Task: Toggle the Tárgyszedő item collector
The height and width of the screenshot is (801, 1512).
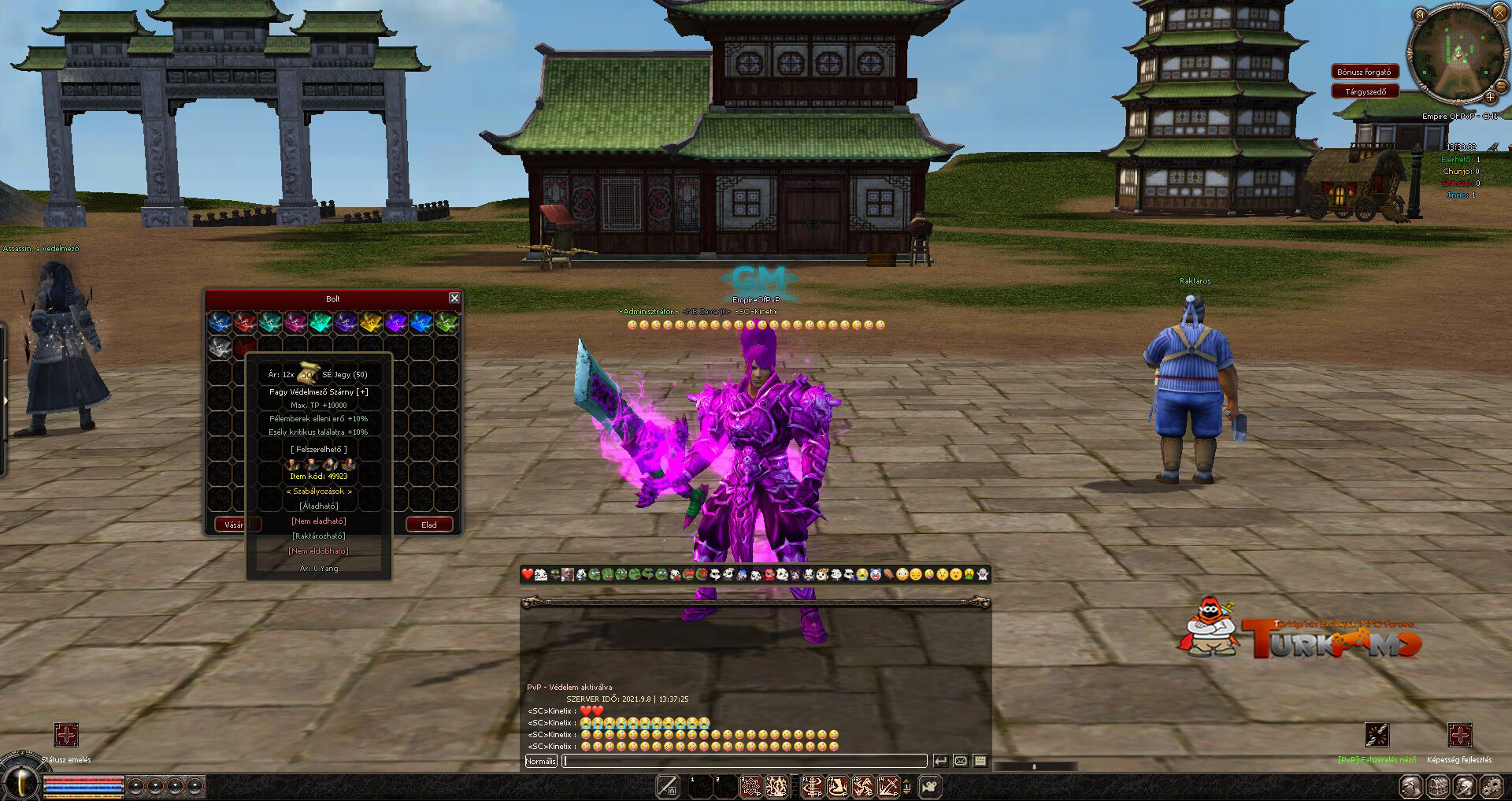Action: 1365,91
